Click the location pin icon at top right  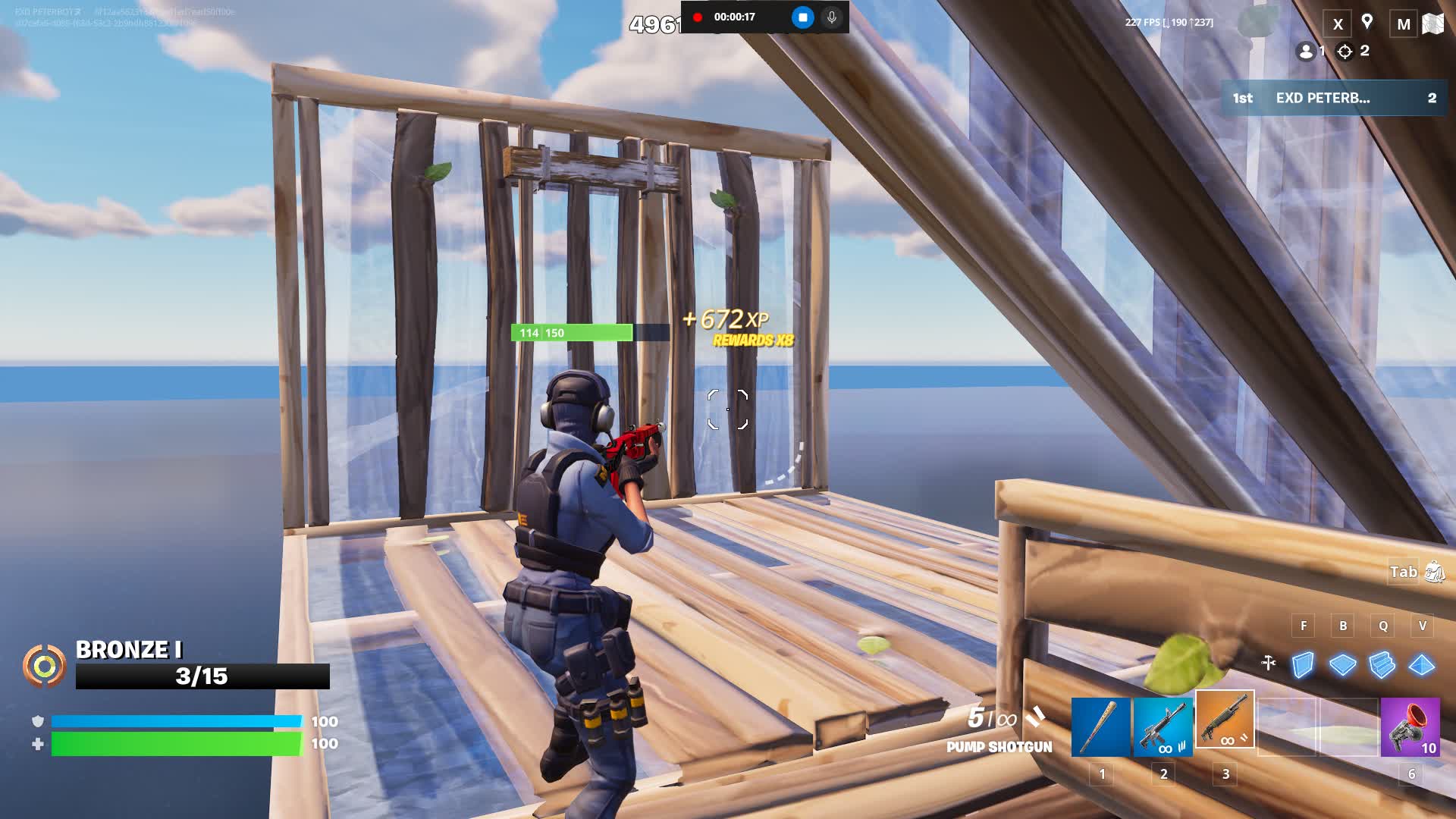coord(1368,22)
